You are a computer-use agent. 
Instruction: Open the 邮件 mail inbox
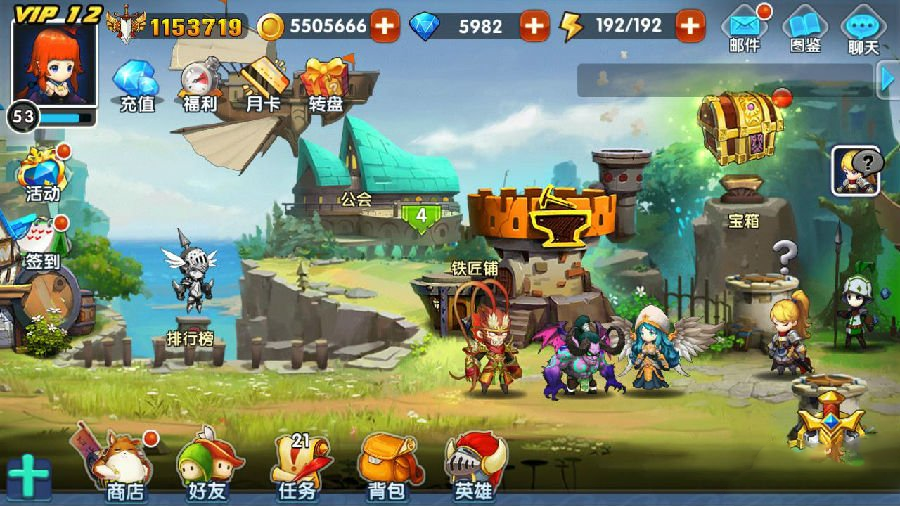(x=744, y=28)
